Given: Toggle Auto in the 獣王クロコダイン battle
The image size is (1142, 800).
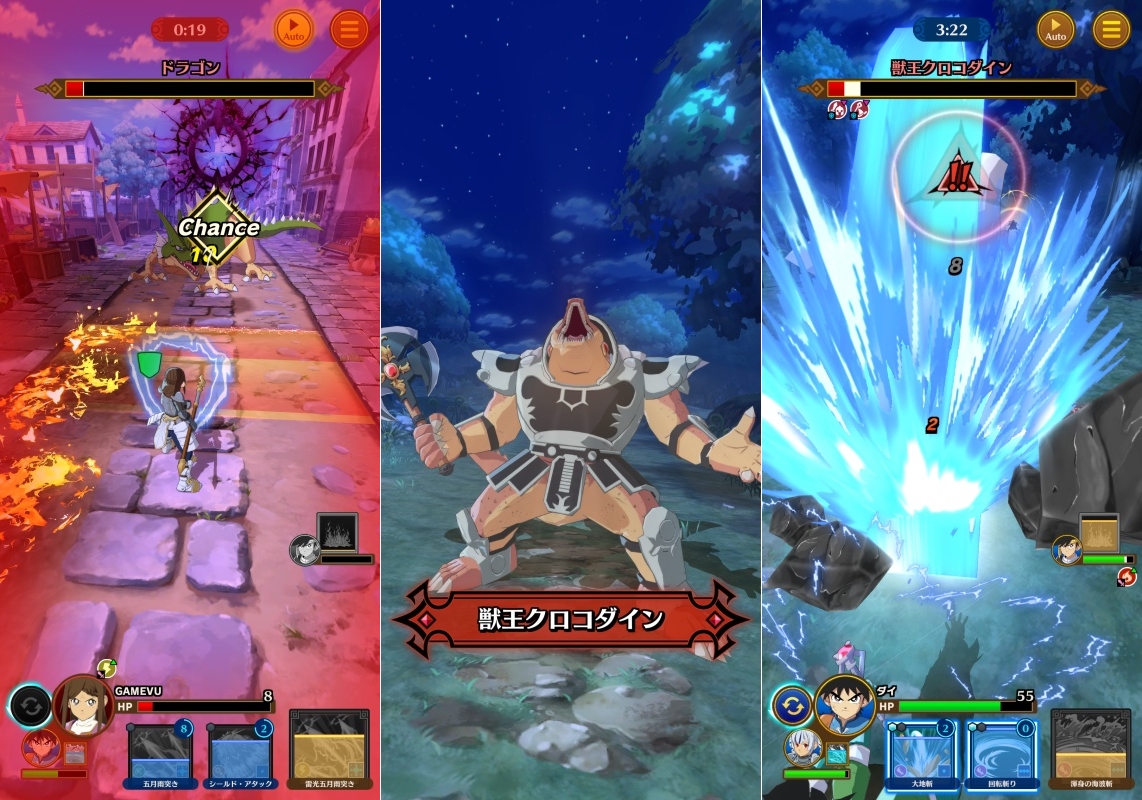Looking at the screenshot, I should pyautogui.click(x=1055, y=30).
